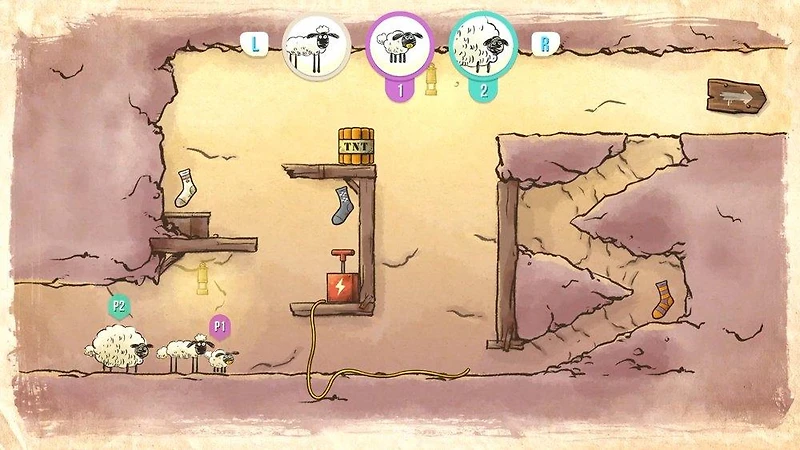Select the Shaun sheep portrait
800x450 pixels.
click(315, 45)
